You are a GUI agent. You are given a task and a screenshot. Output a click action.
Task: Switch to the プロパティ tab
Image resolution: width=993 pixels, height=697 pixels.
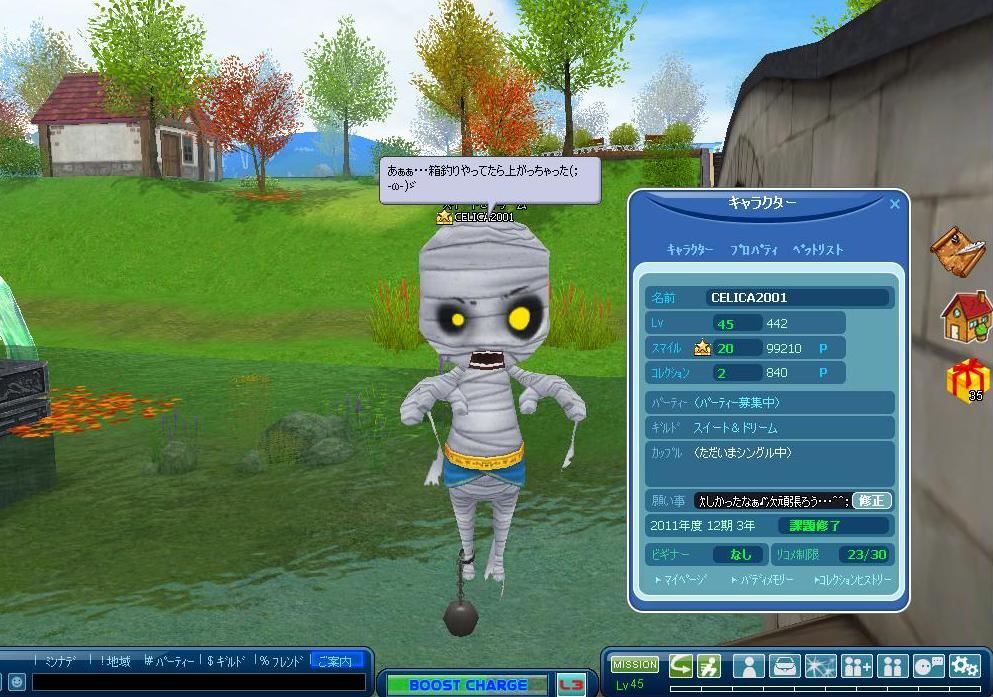point(757,249)
